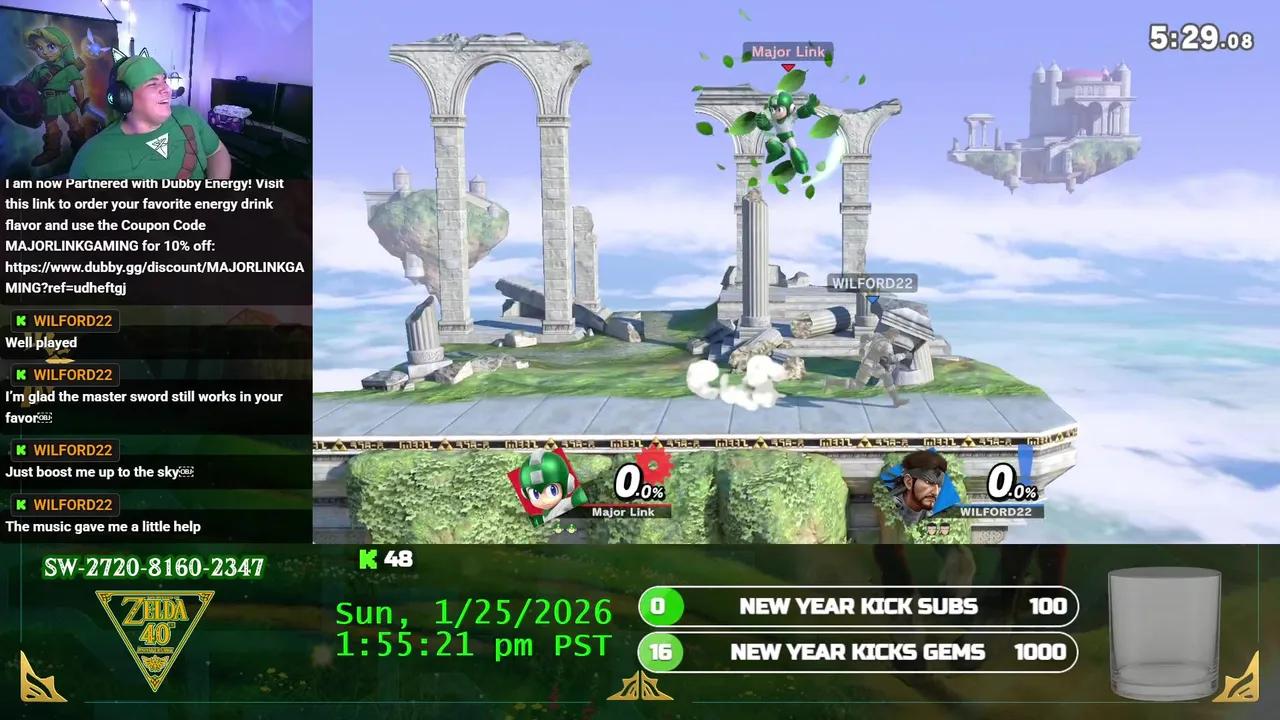Click the green 0 circle on the subs goal
Viewport: 1280px width, 720px height.
click(659, 606)
